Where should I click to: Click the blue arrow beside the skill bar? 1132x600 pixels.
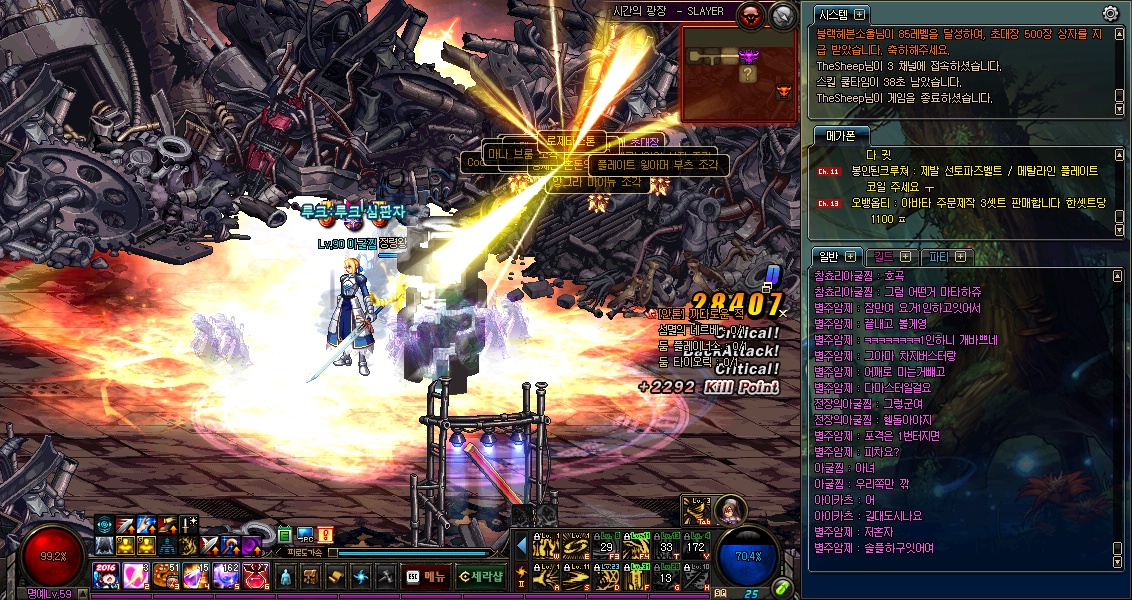[x=521, y=545]
